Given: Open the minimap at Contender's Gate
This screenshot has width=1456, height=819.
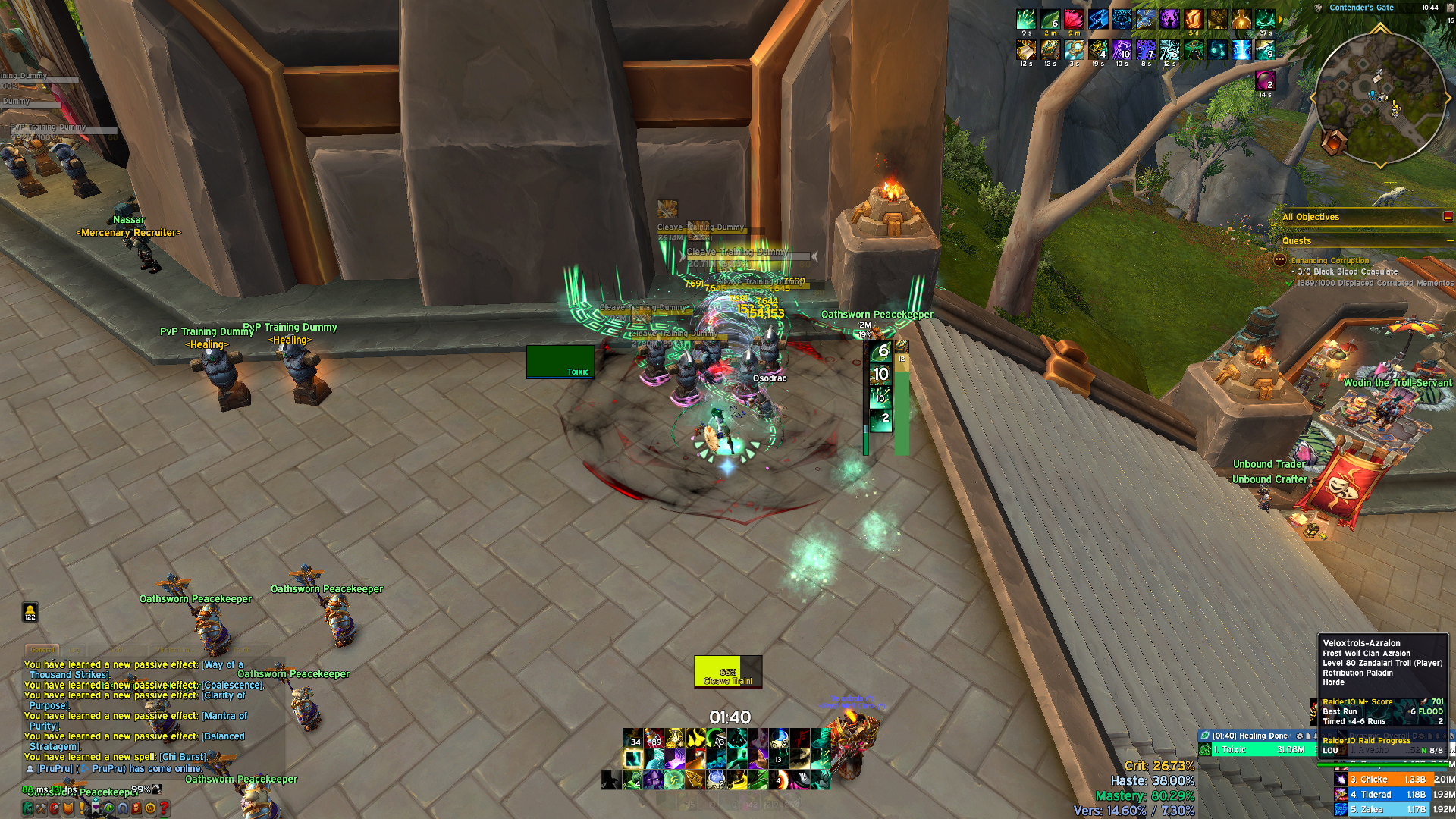Looking at the screenshot, I should [x=1379, y=99].
